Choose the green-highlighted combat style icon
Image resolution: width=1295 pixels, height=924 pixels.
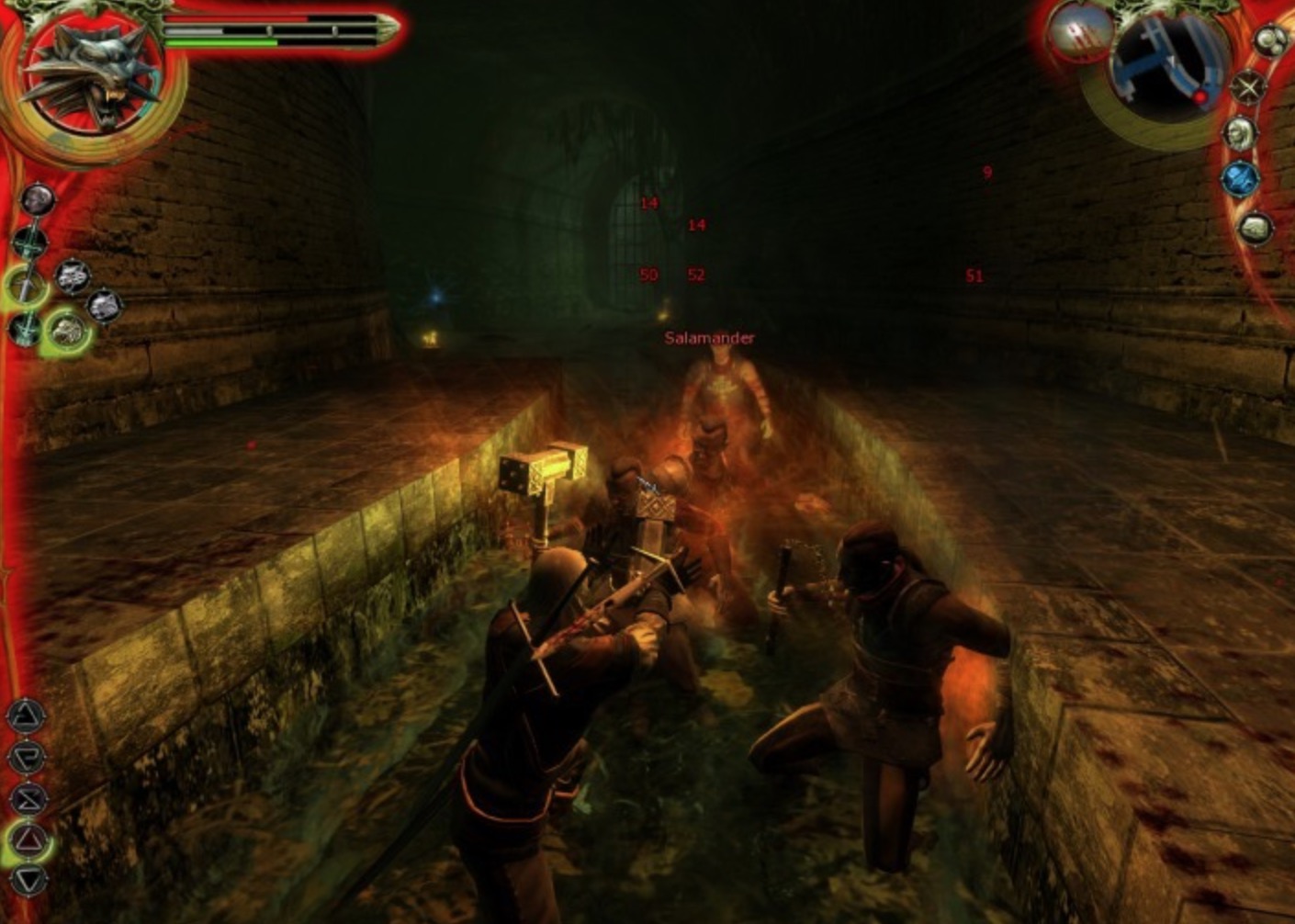point(66,331)
